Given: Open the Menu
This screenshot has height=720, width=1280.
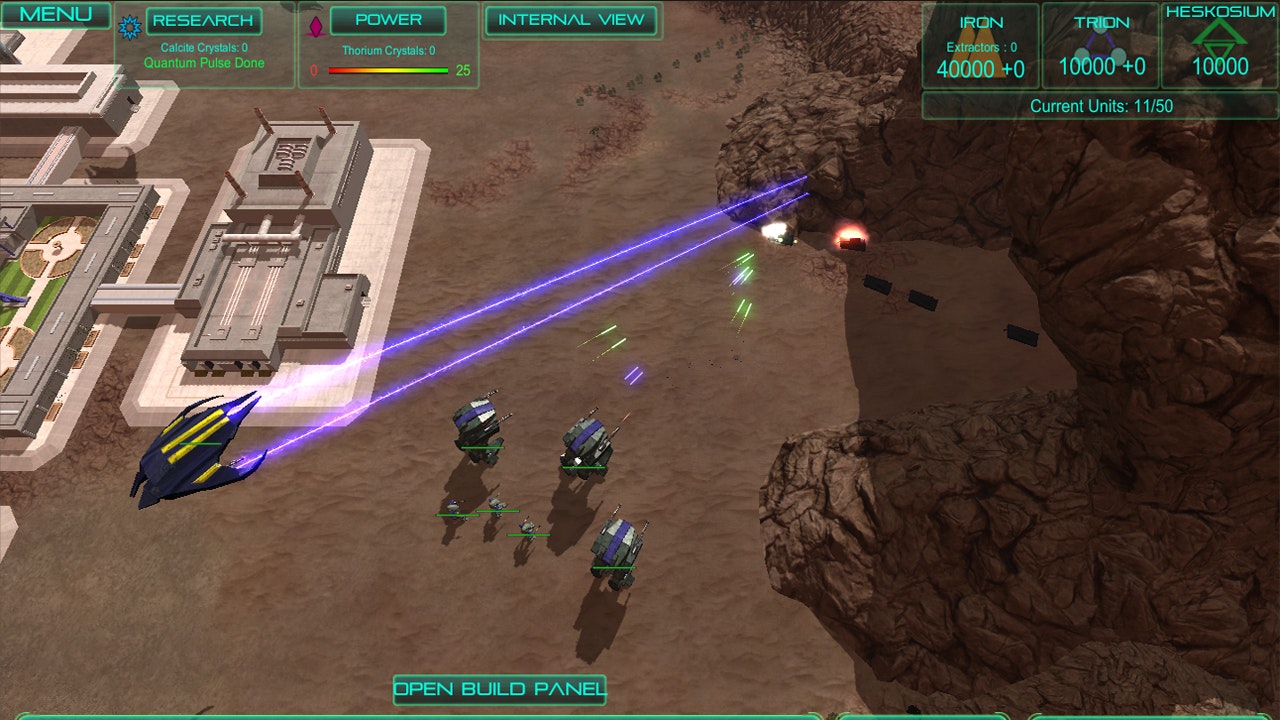Looking at the screenshot, I should pos(58,15).
